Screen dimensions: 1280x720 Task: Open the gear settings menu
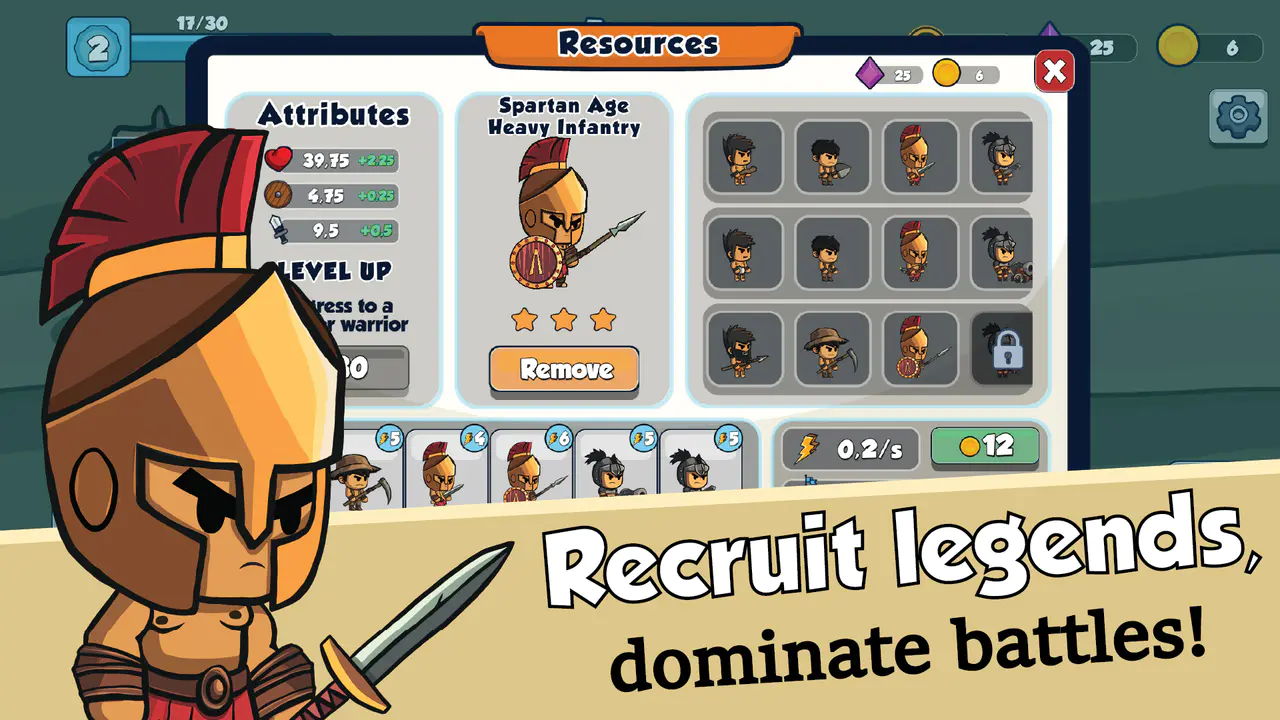[x=1238, y=116]
